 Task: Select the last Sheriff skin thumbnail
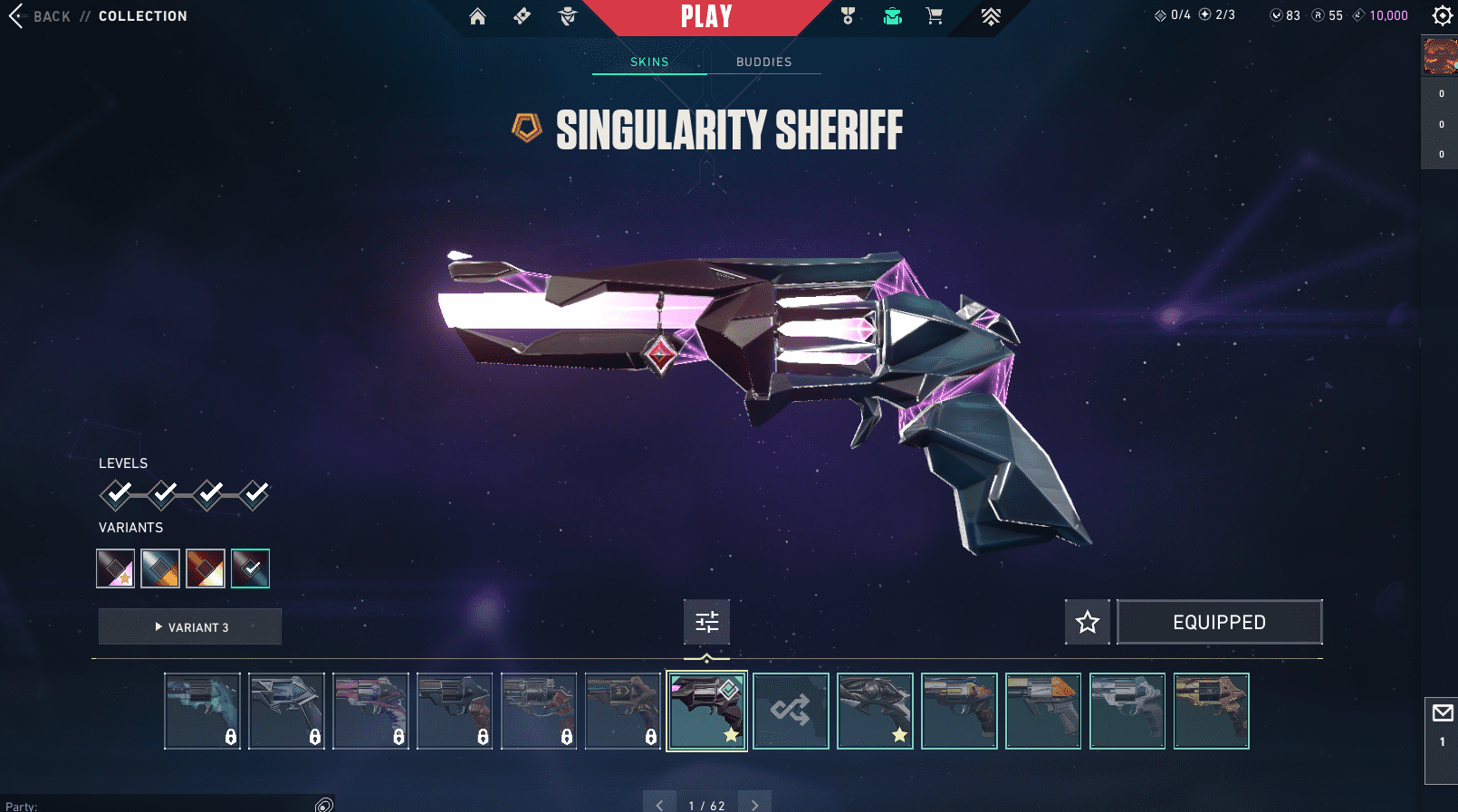coord(1211,711)
